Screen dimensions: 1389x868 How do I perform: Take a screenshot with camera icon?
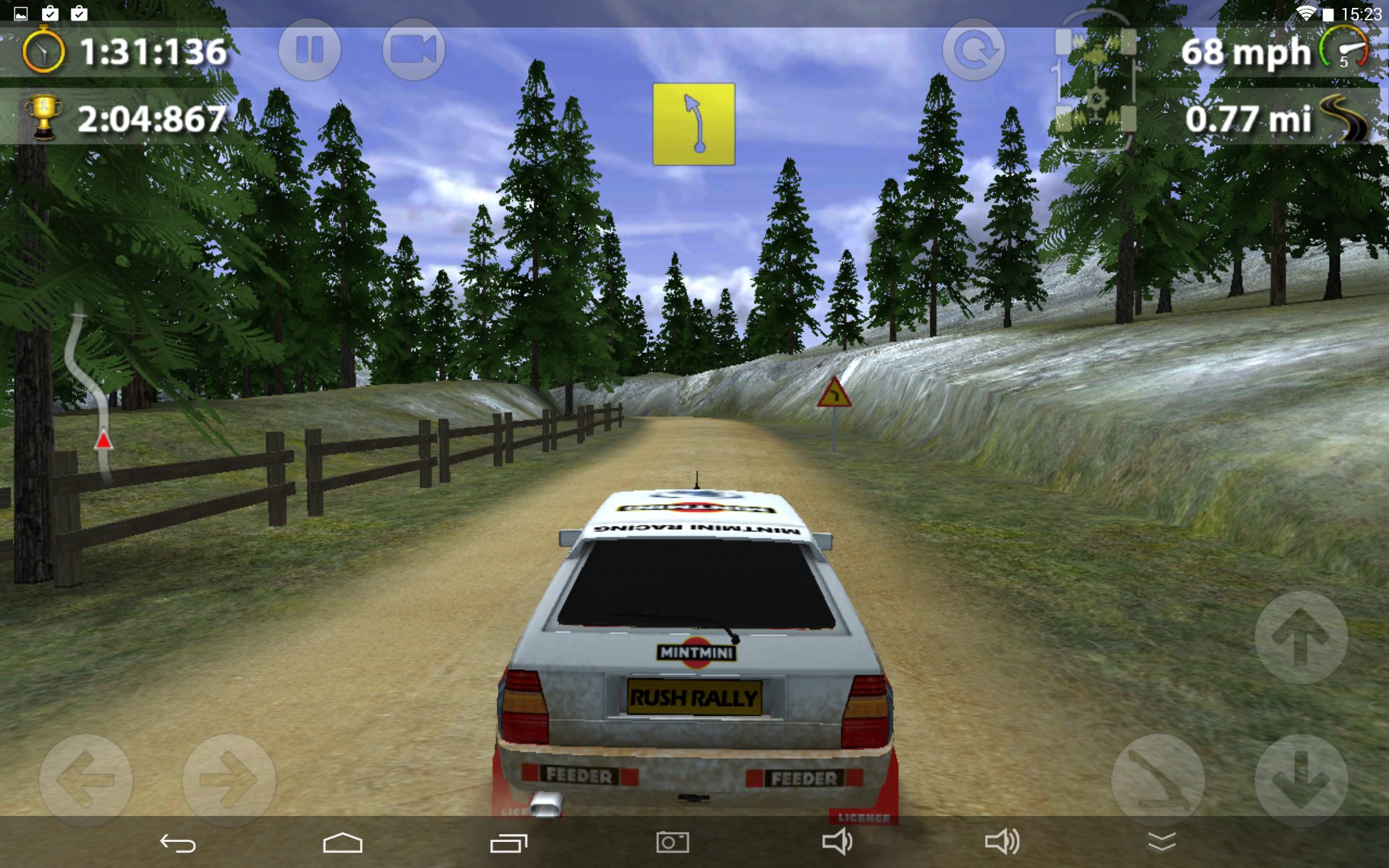[x=672, y=843]
